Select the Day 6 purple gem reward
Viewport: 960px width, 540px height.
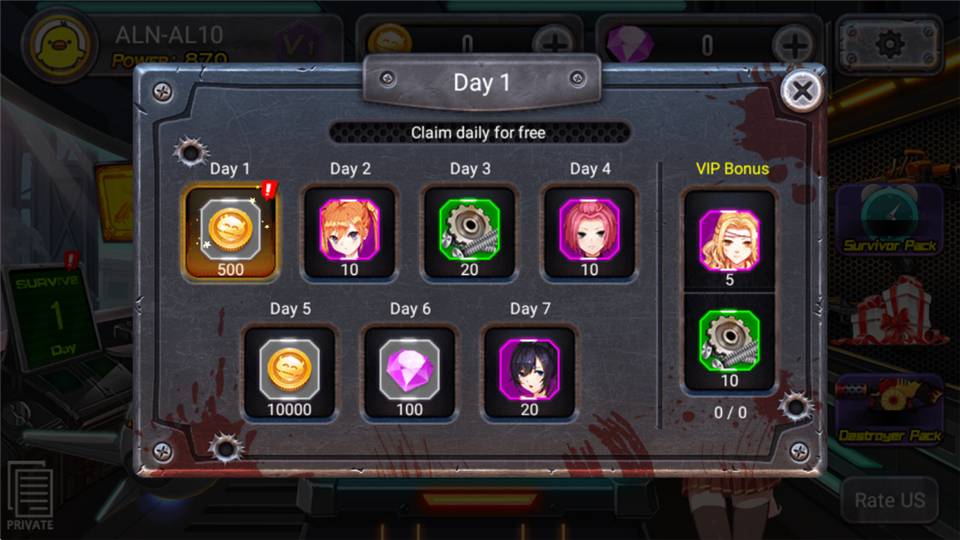(x=410, y=372)
